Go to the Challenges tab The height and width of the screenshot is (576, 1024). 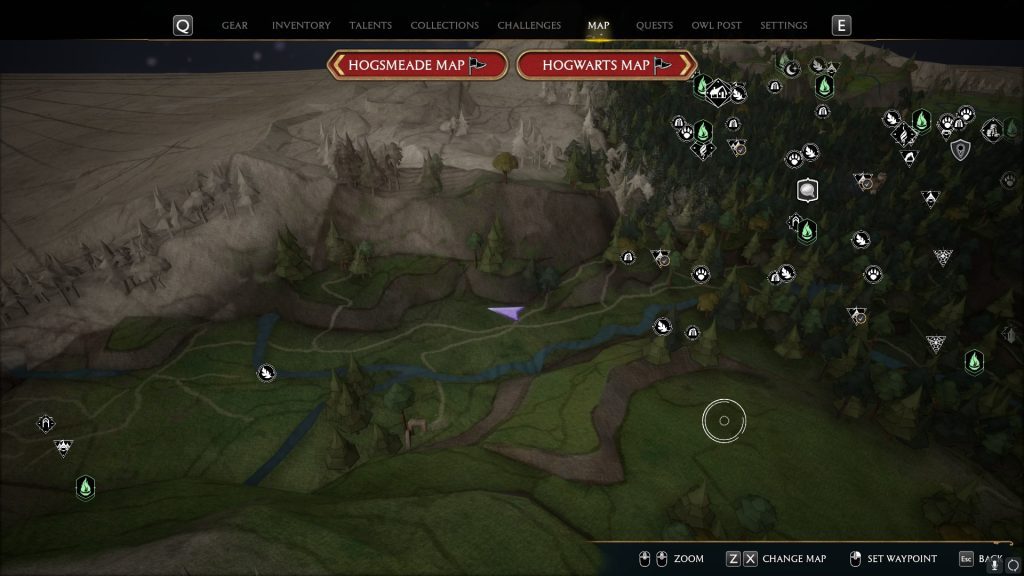pyautogui.click(x=529, y=26)
